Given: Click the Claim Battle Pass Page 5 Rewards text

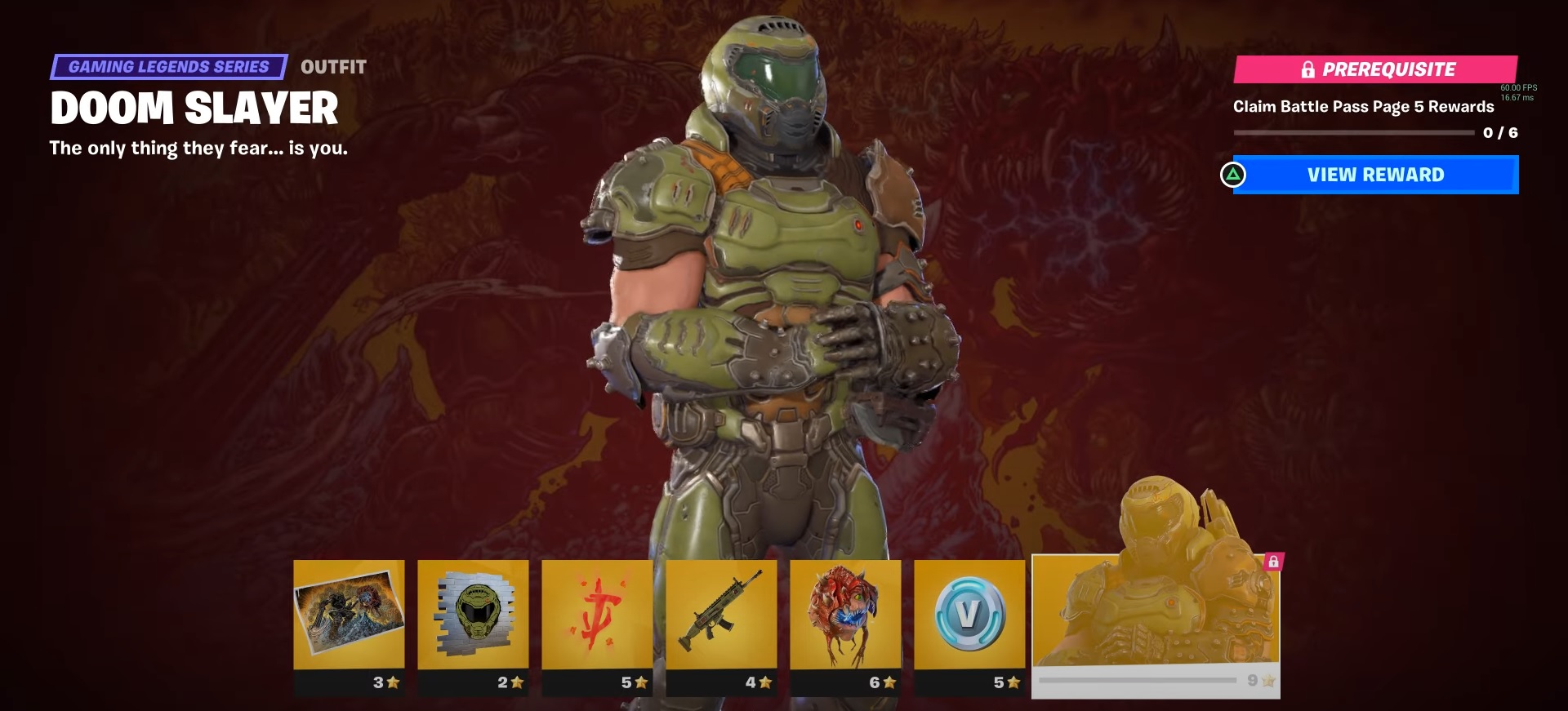Looking at the screenshot, I should coord(1364,106).
